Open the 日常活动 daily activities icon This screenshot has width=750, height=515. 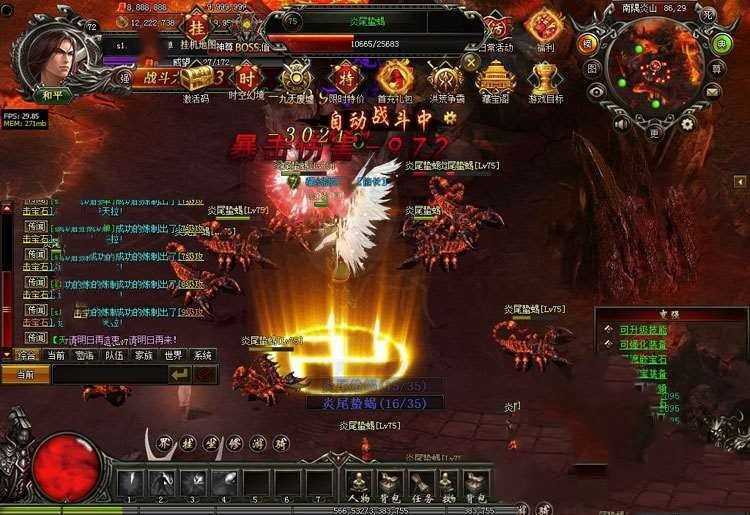tap(497, 26)
